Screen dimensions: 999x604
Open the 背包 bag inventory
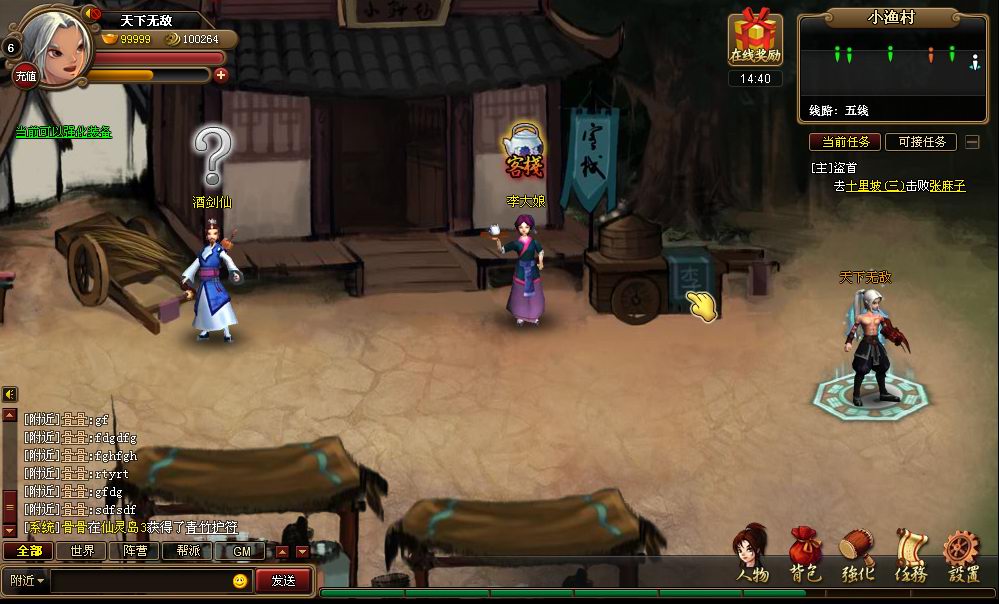click(x=805, y=554)
